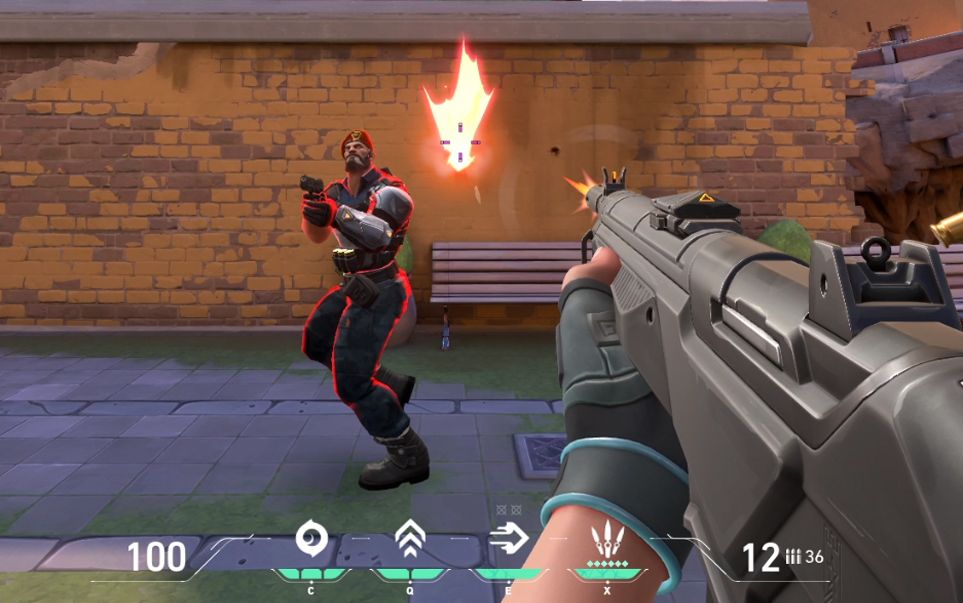Select the Blade Storm knives ultimate icon
The image size is (963, 603).
click(x=607, y=541)
